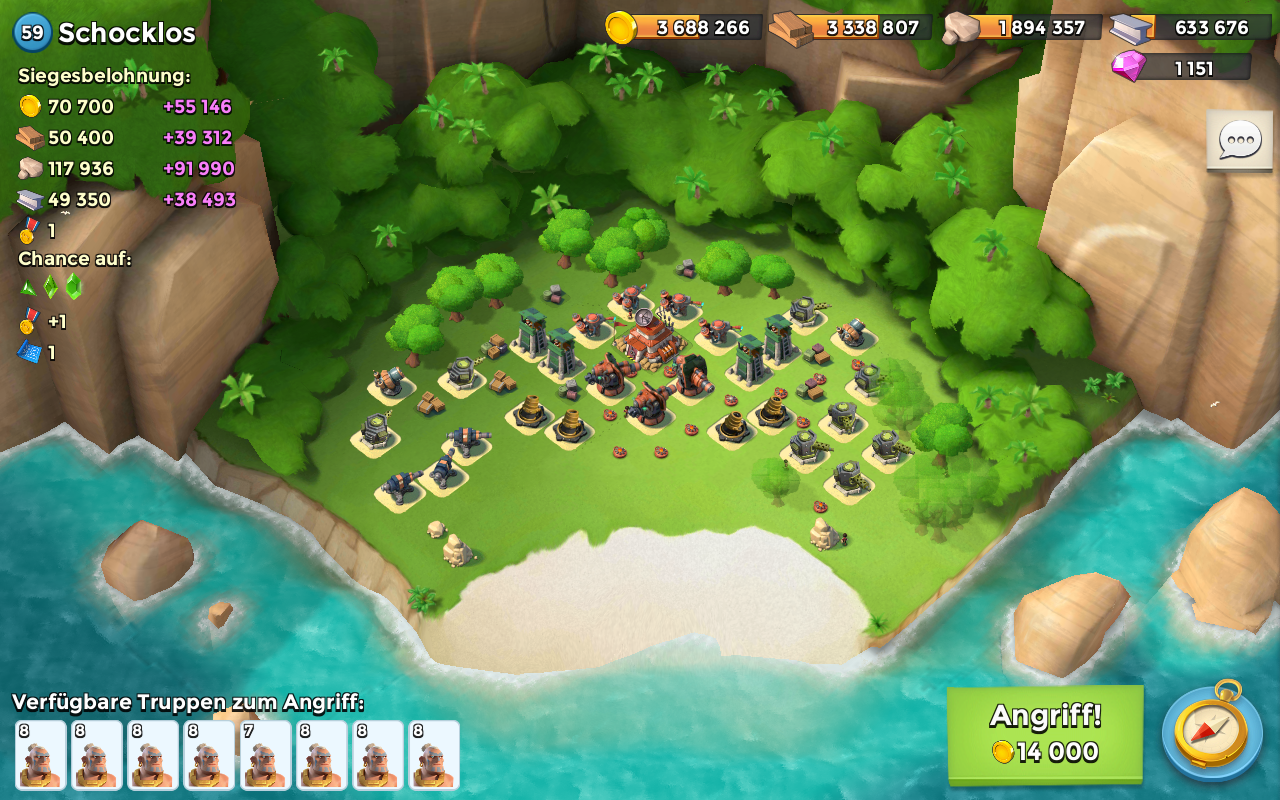Select the troop card showing 7 units
Image resolution: width=1280 pixels, height=800 pixels.
coord(265,755)
